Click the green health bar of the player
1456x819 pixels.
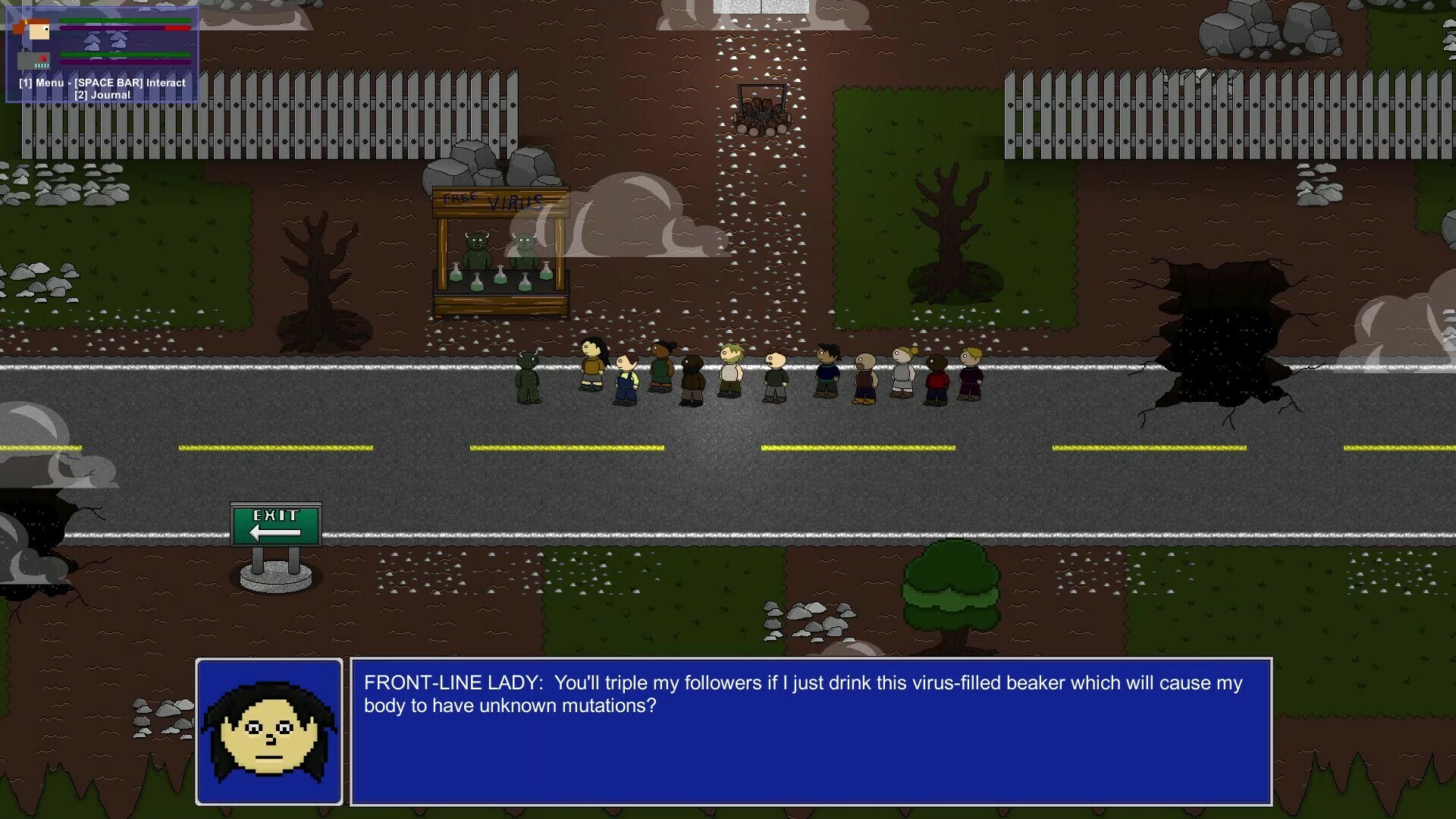tap(125, 21)
